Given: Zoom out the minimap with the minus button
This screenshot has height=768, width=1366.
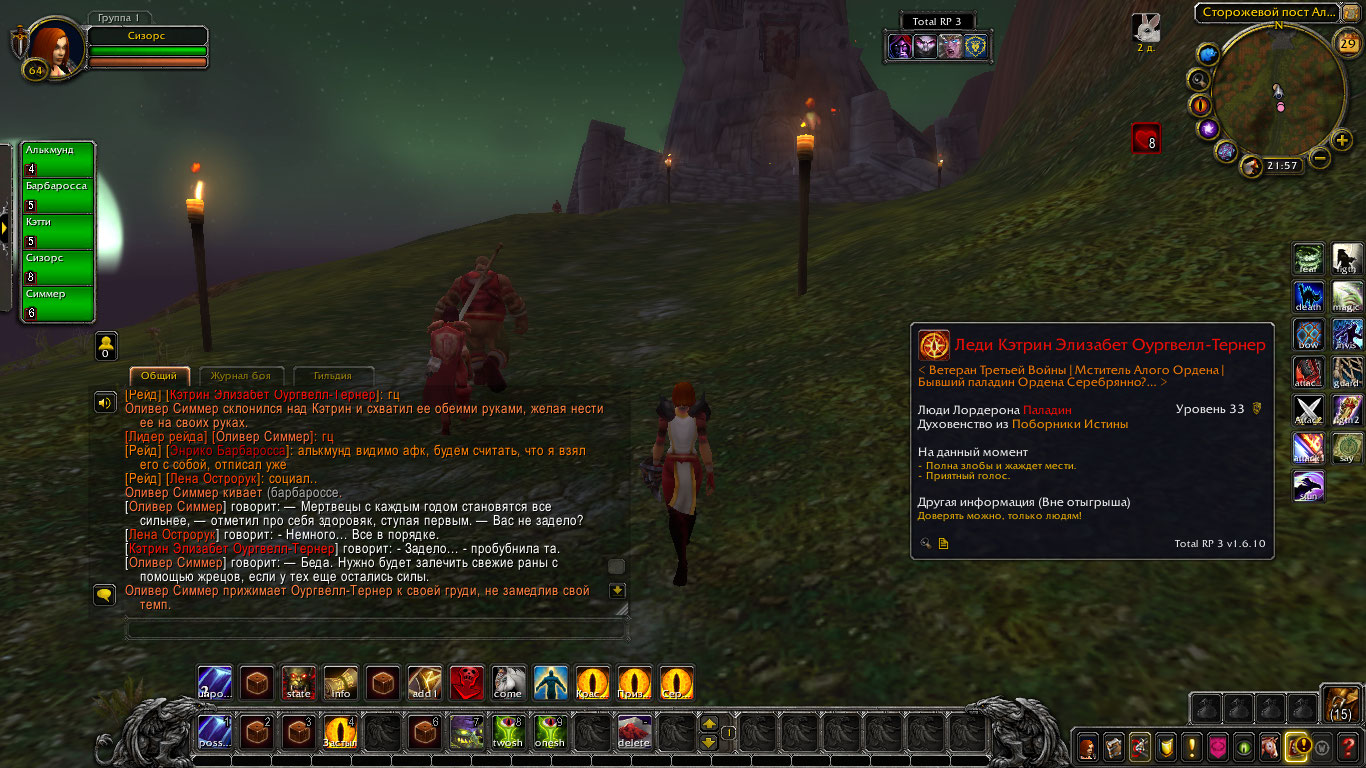Looking at the screenshot, I should [1320, 158].
